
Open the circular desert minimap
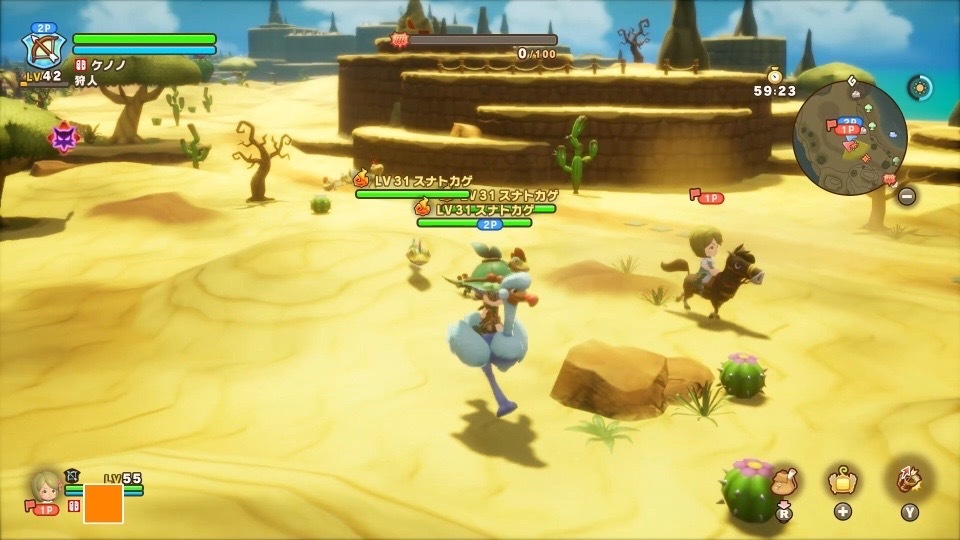(849, 139)
